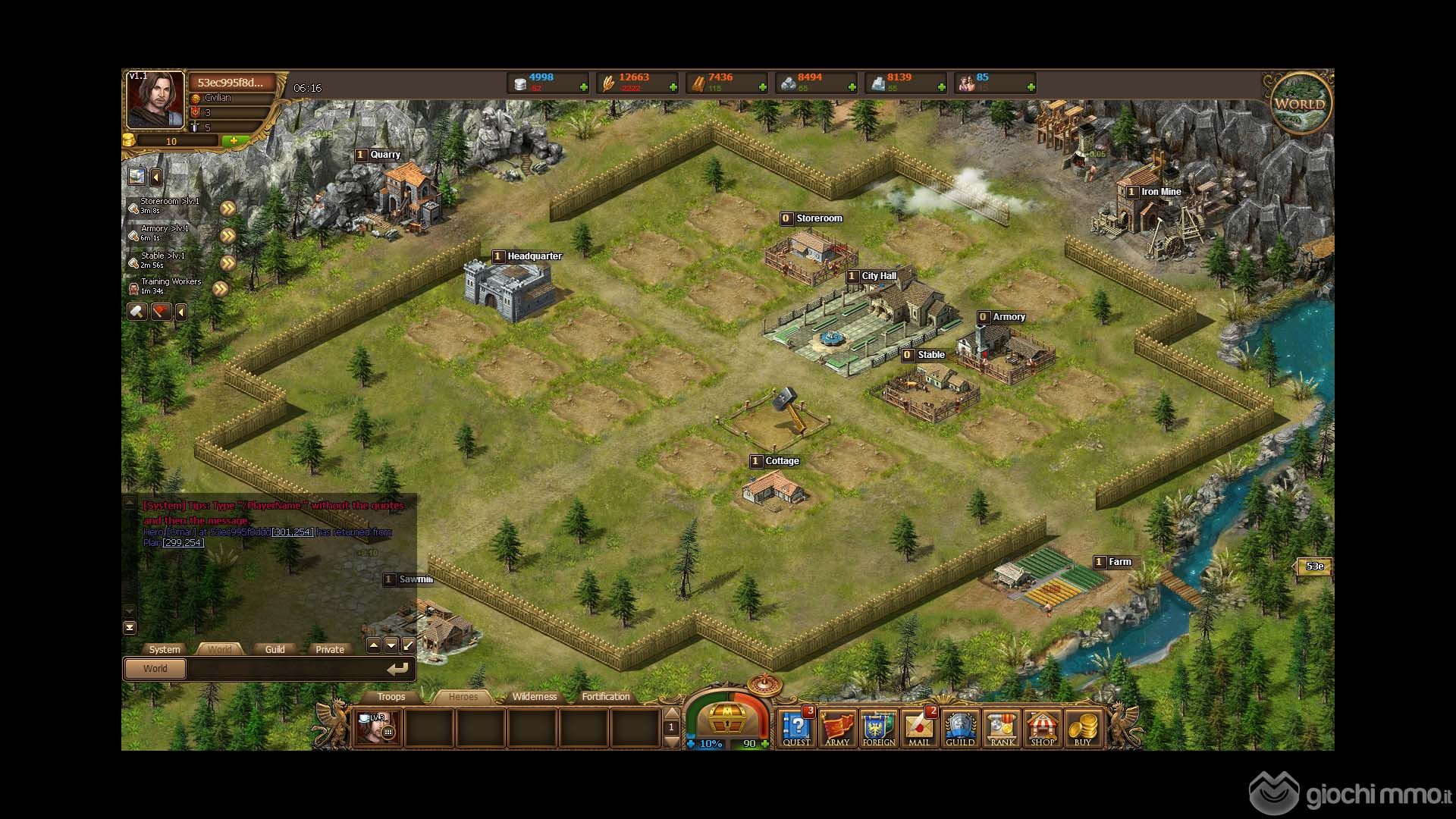Speed up Training Workers
The height and width of the screenshot is (819, 1456).
pyautogui.click(x=221, y=289)
